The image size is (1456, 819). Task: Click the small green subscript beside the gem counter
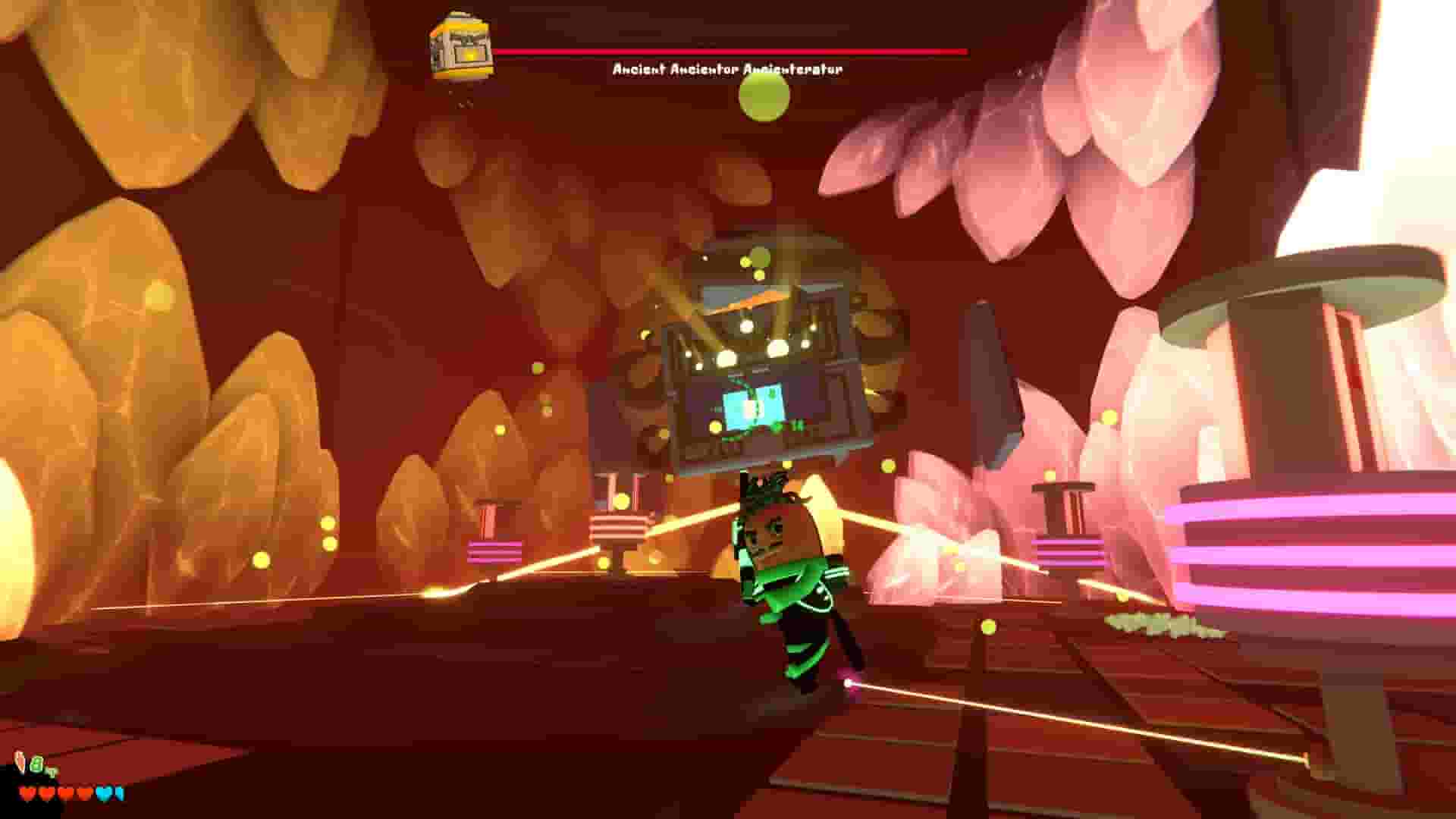pos(52,772)
